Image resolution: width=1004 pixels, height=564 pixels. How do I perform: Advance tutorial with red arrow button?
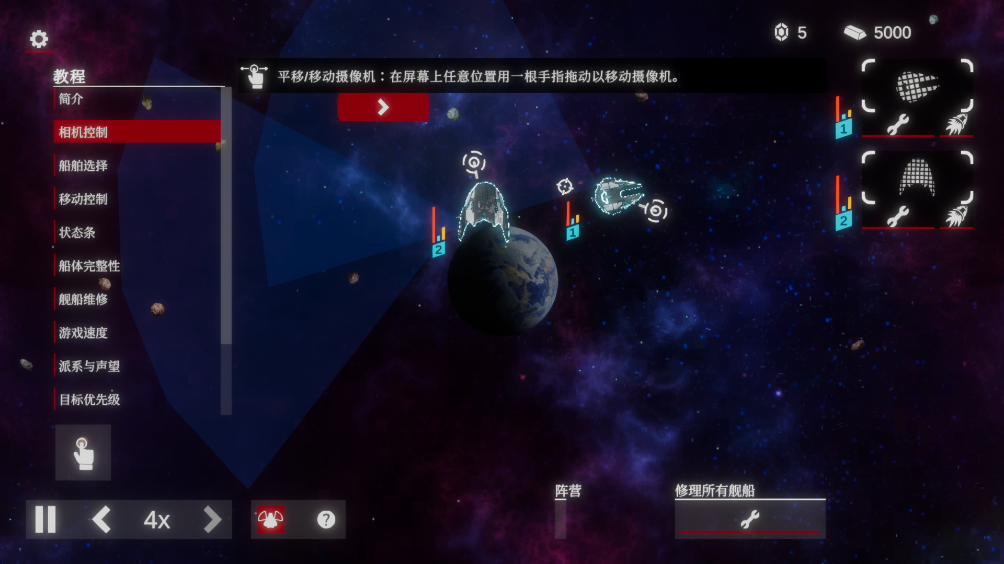[383, 107]
